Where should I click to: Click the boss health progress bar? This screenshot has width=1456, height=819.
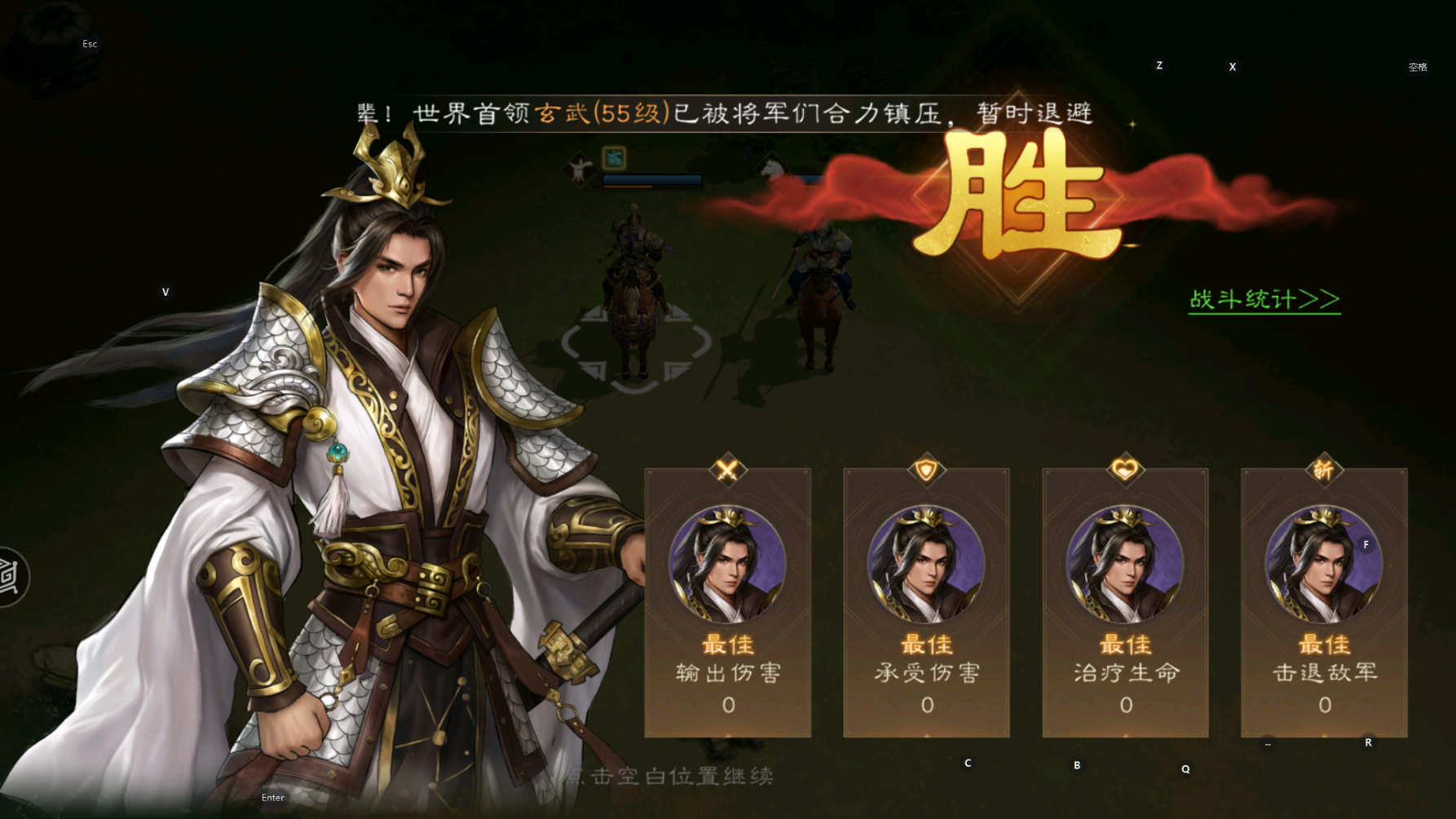tap(652, 183)
